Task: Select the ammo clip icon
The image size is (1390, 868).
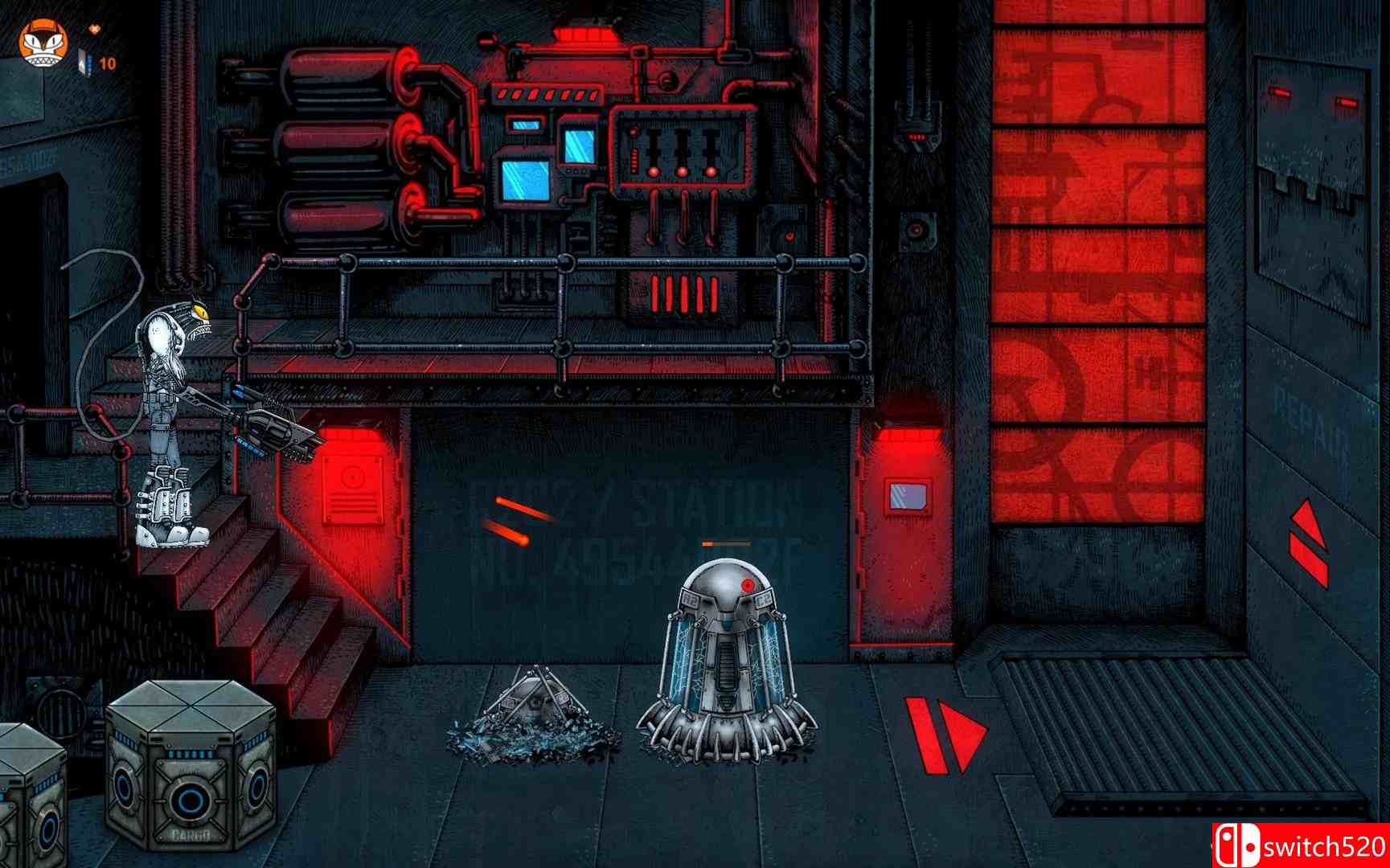Action: (x=84, y=62)
